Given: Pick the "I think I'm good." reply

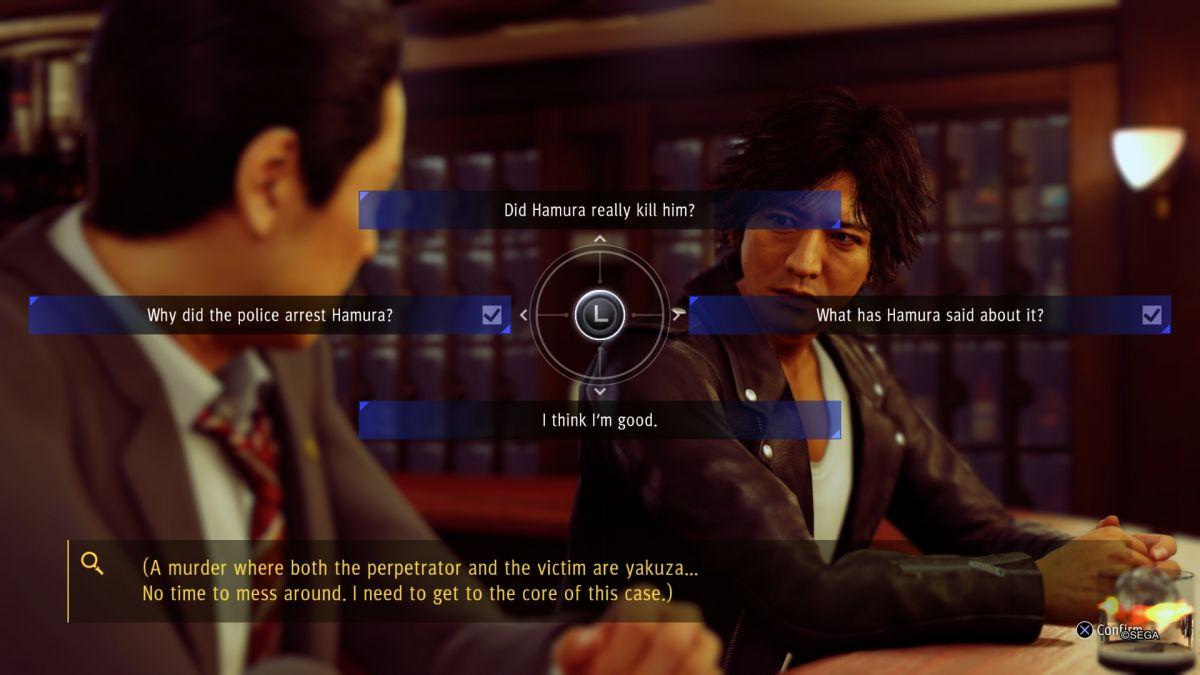Looking at the screenshot, I should pos(599,420).
